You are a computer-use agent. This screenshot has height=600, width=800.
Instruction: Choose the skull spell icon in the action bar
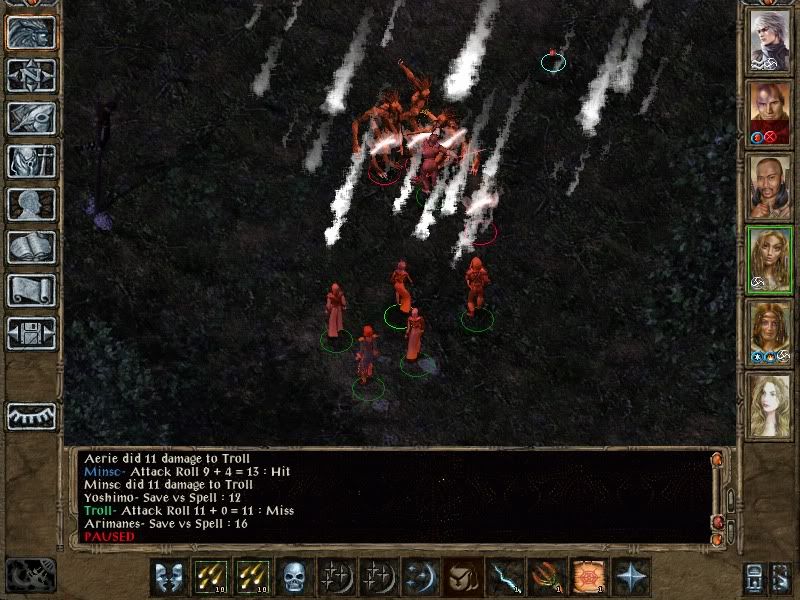tap(294, 577)
